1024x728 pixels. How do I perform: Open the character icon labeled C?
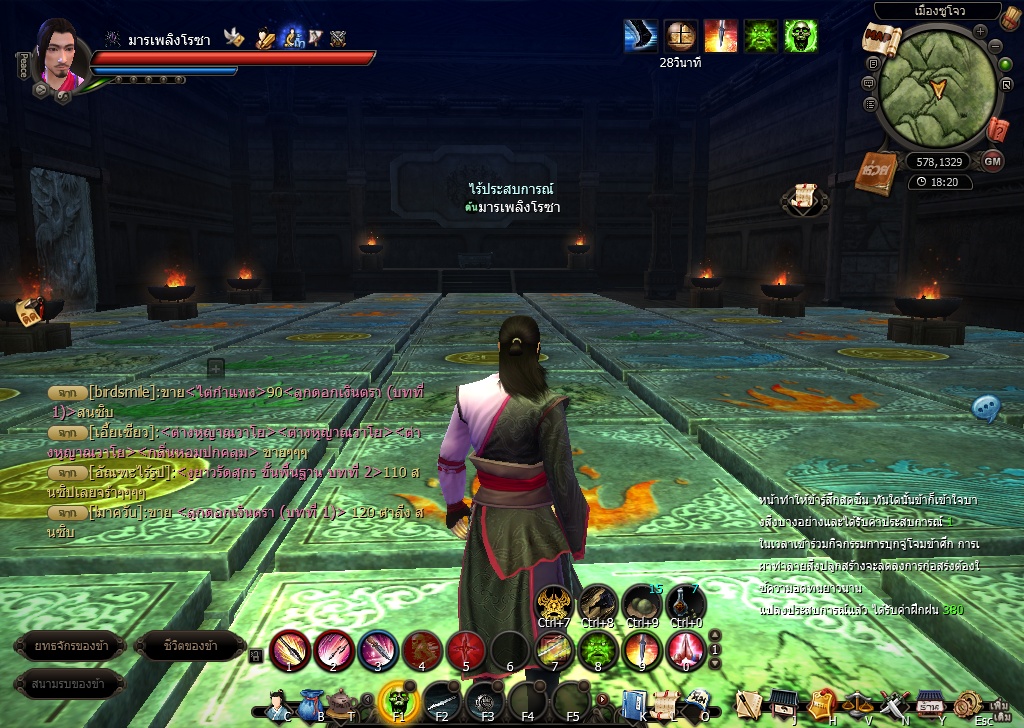(278, 703)
